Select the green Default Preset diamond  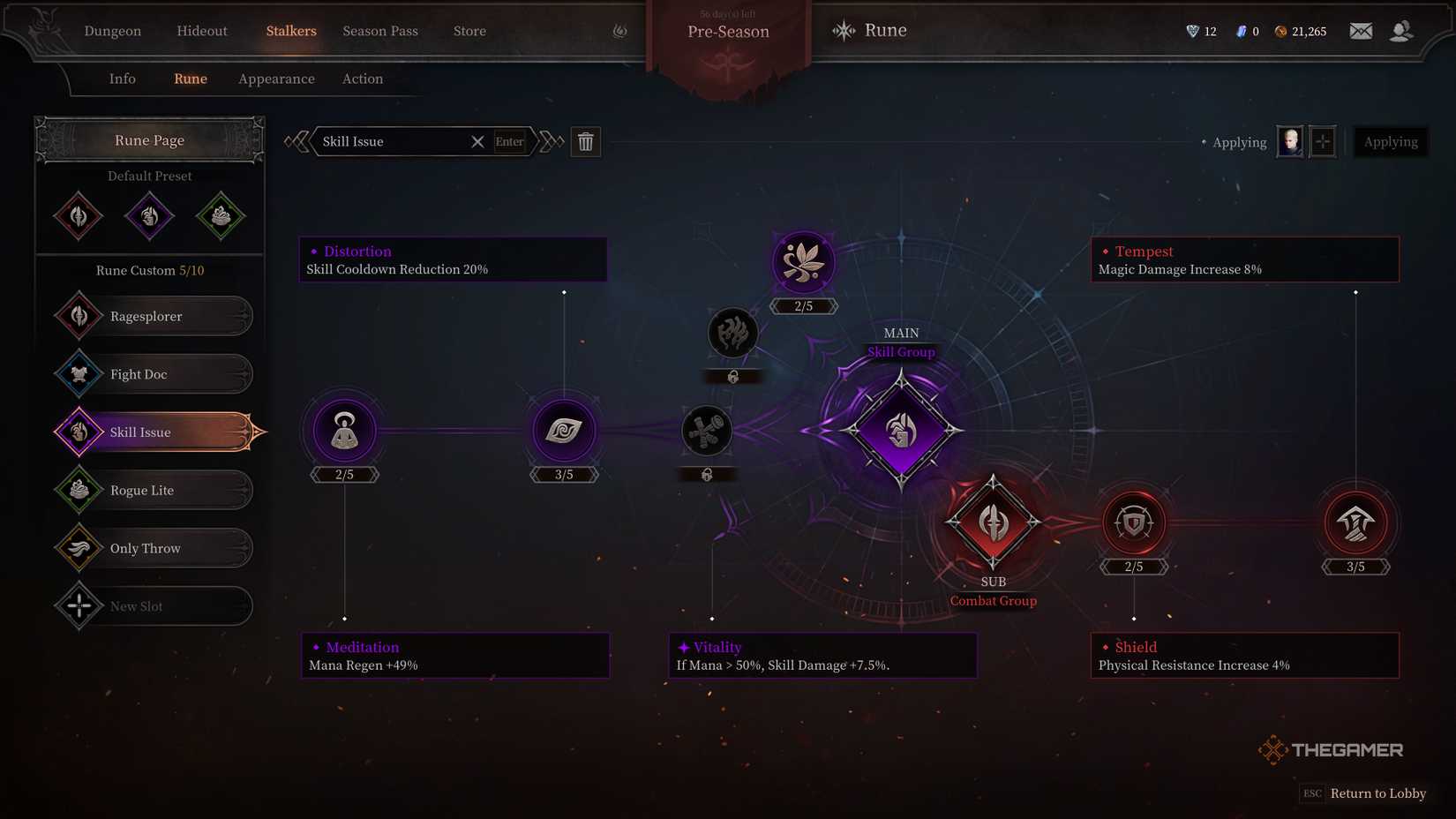(221, 215)
